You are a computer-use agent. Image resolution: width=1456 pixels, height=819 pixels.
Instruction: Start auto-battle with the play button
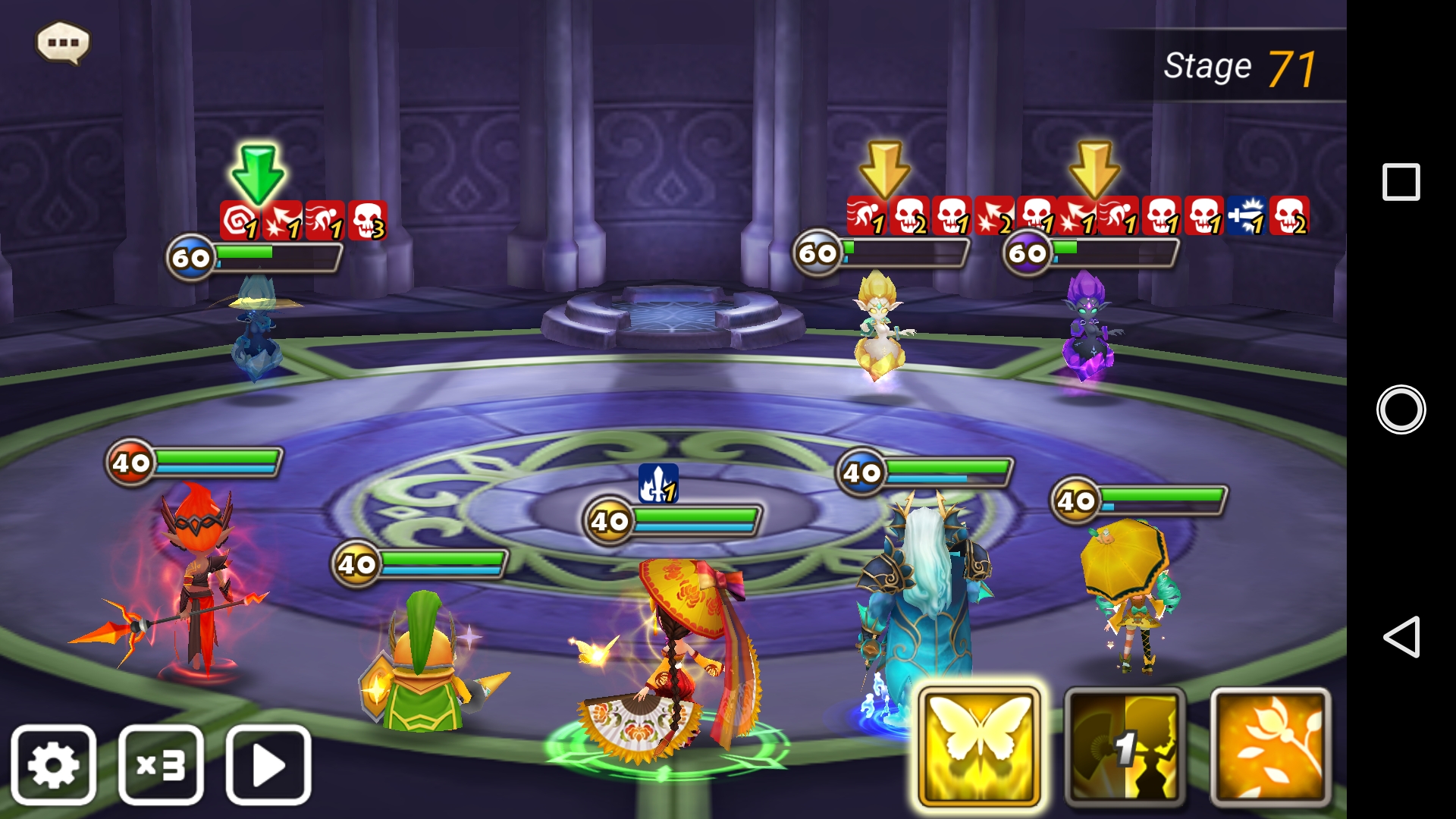pos(268,765)
